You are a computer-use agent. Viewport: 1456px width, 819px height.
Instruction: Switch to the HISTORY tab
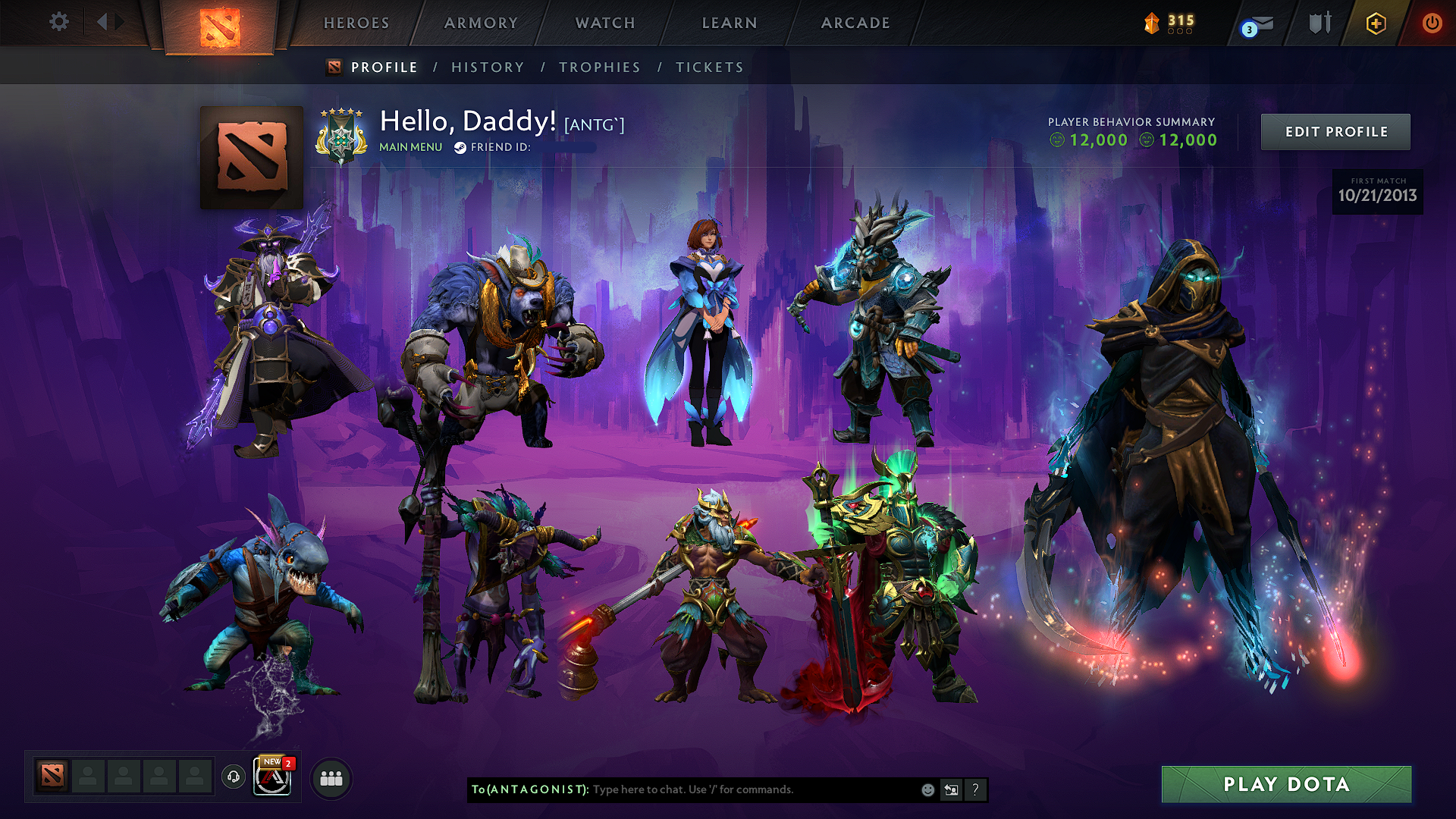pyautogui.click(x=488, y=67)
